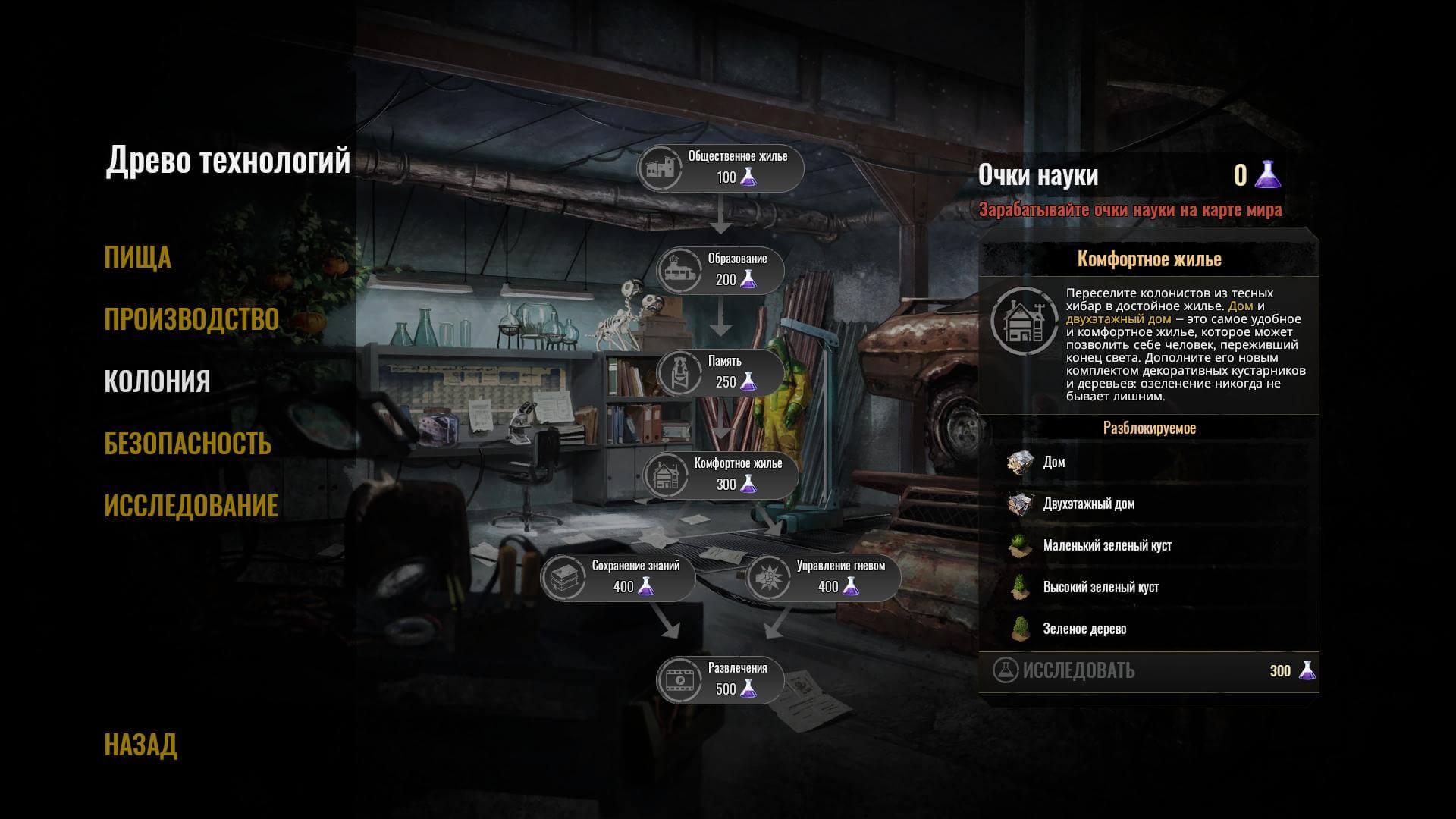Go back with НАЗАД
Screen dimensions: 1456x819
140,745
